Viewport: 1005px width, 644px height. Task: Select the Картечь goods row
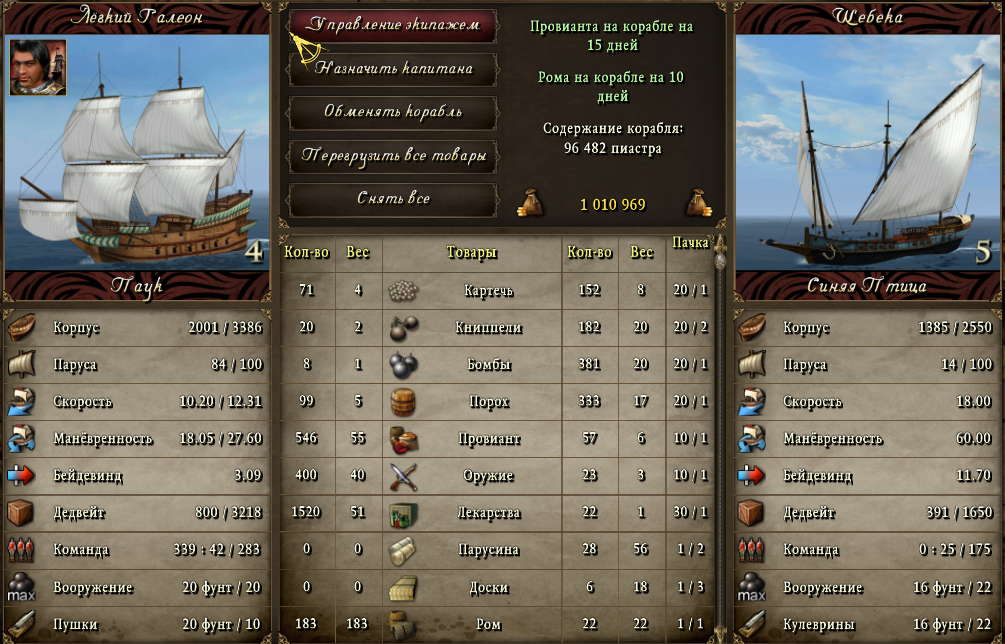coord(488,291)
